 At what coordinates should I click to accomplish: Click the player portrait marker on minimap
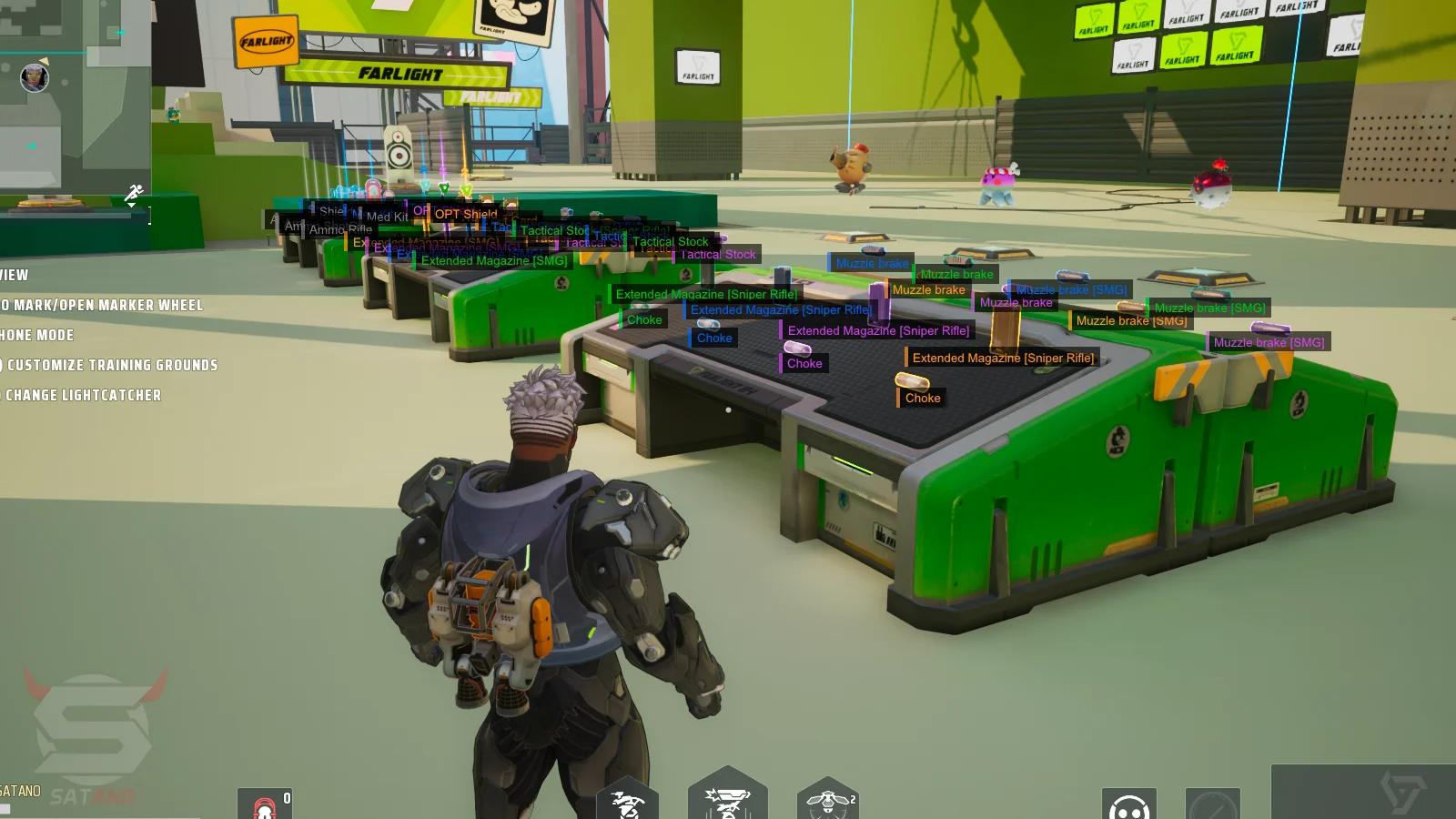click(35, 77)
